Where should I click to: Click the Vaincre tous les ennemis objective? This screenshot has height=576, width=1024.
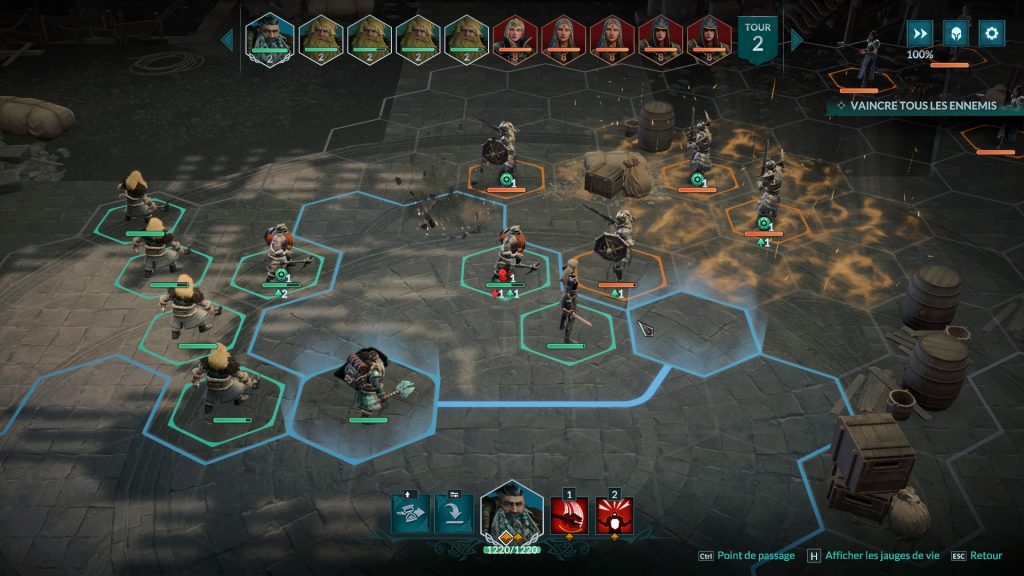click(x=916, y=105)
